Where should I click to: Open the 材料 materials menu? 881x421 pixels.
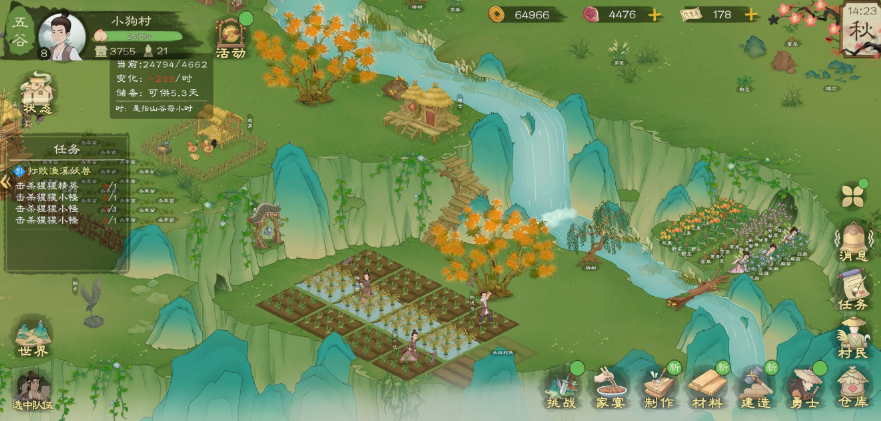pos(708,388)
